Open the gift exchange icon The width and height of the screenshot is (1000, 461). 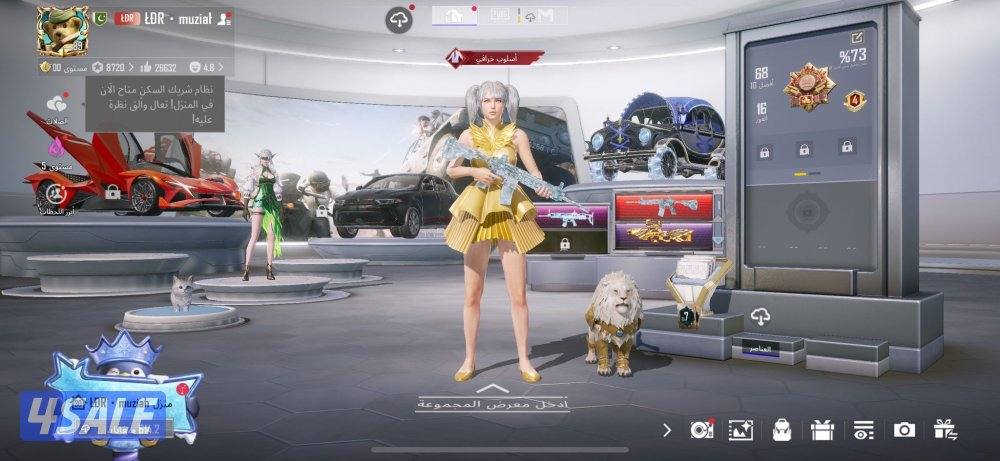click(945, 430)
